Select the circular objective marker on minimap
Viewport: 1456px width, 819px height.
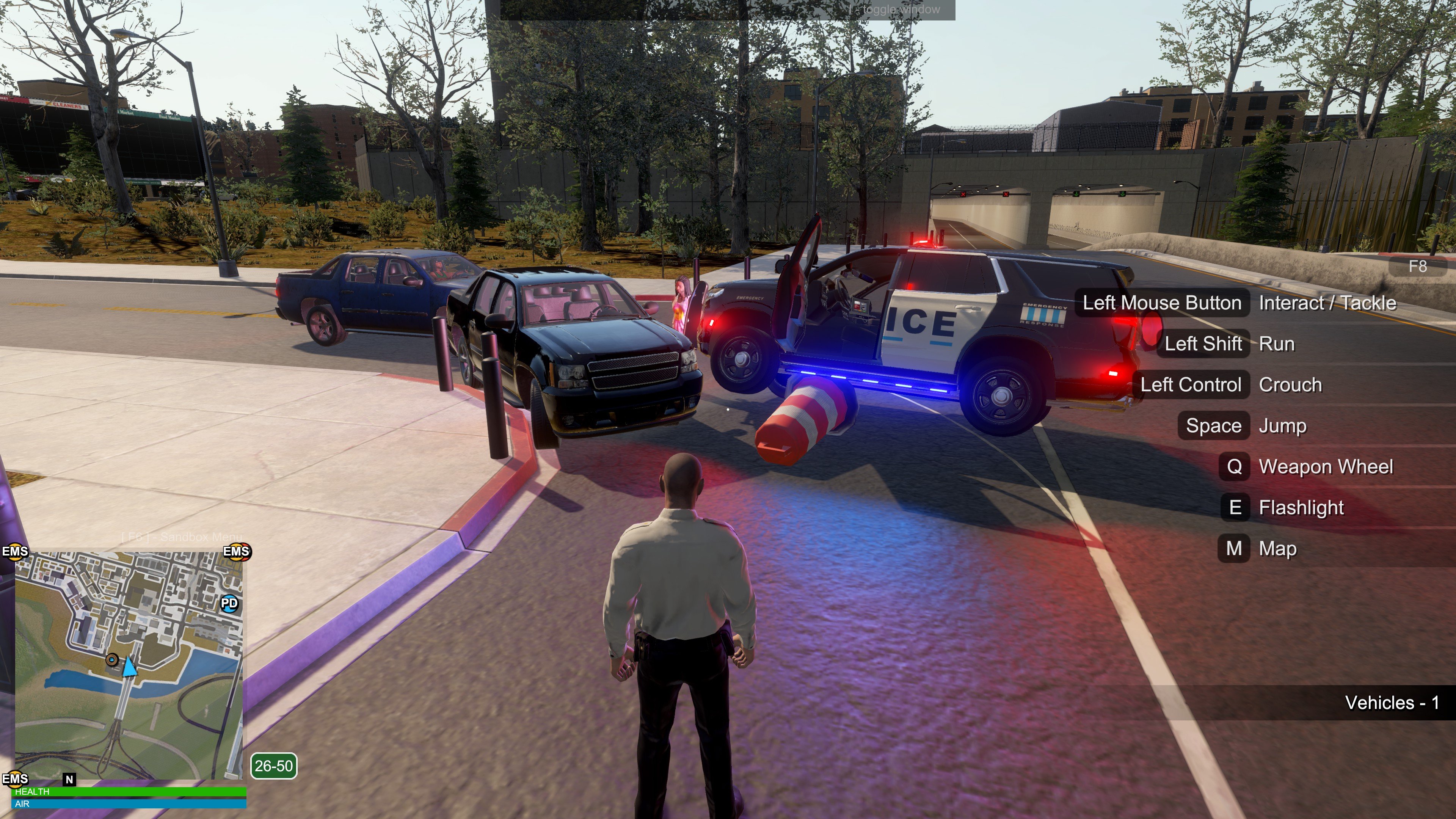click(x=112, y=660)
